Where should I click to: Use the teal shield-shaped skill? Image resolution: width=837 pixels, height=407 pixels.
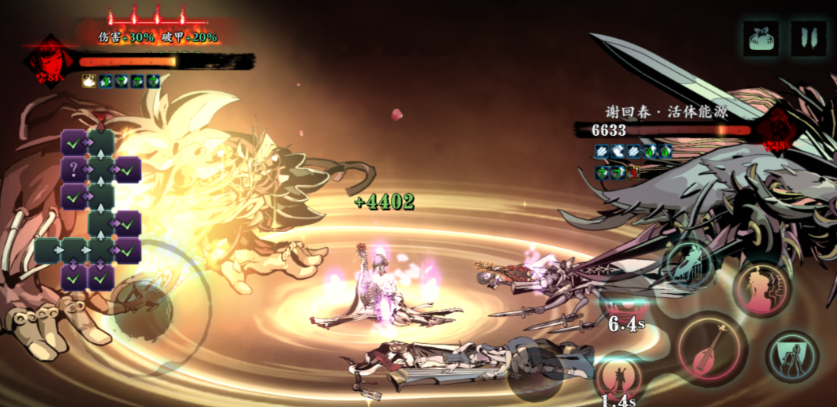click(792, 355)
